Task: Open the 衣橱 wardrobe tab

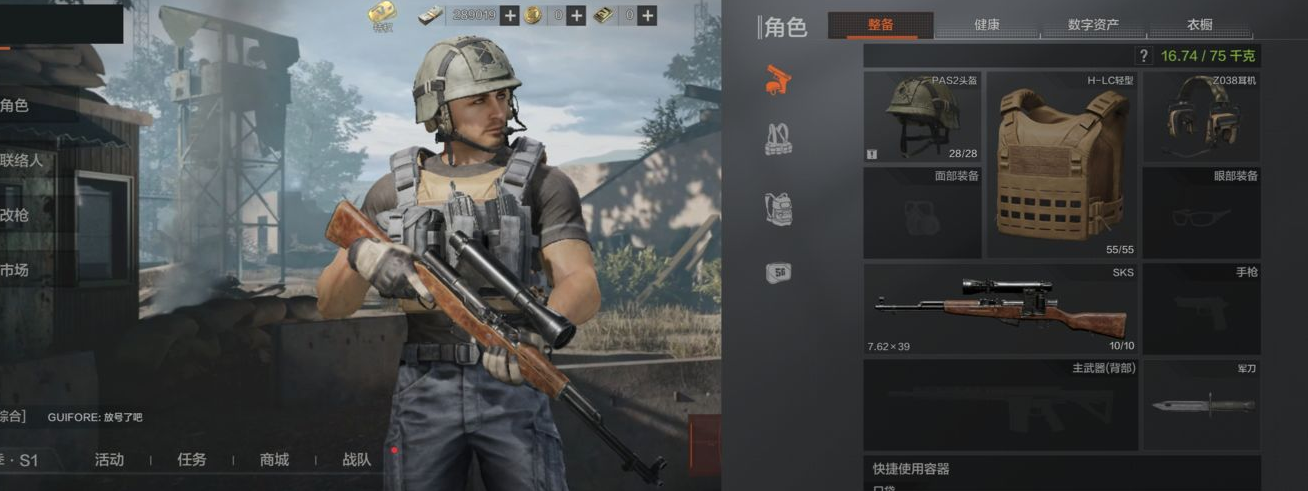Action: point(1200,25)
